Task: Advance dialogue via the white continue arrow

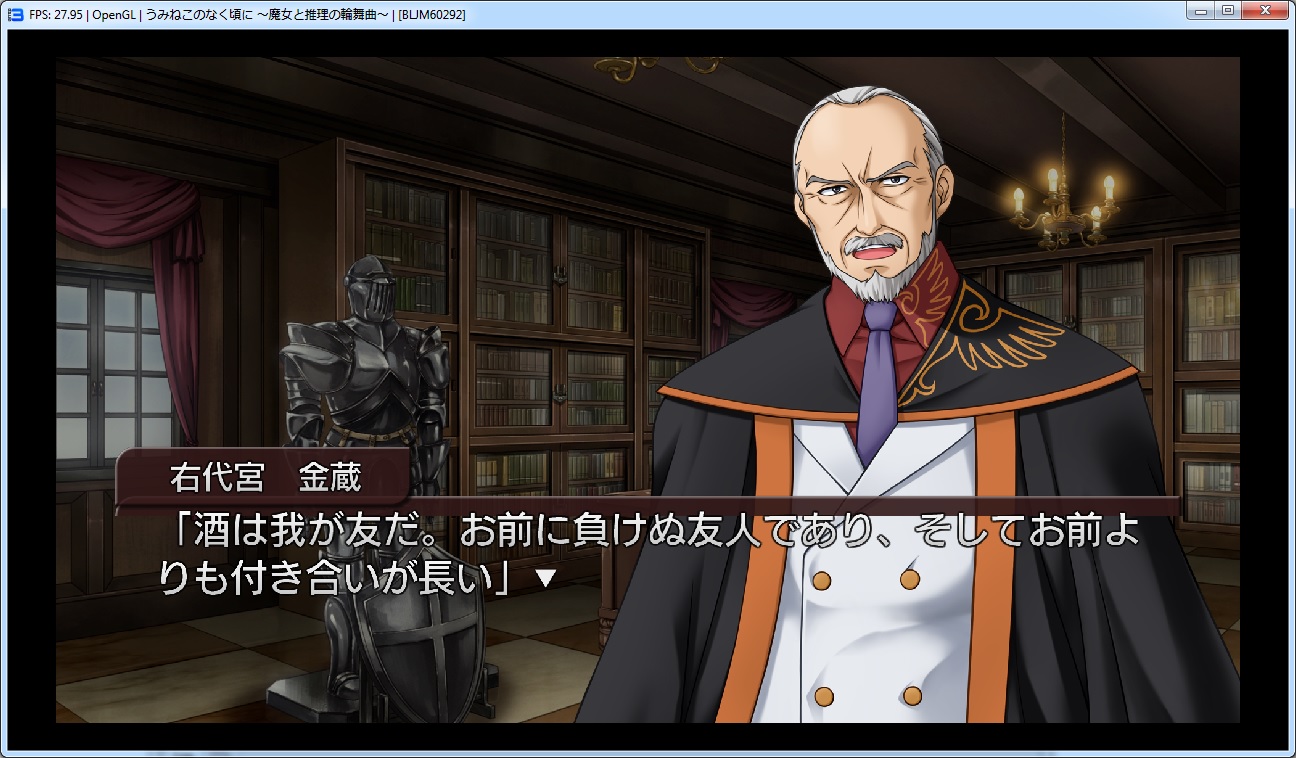Action: coord(545,577)
